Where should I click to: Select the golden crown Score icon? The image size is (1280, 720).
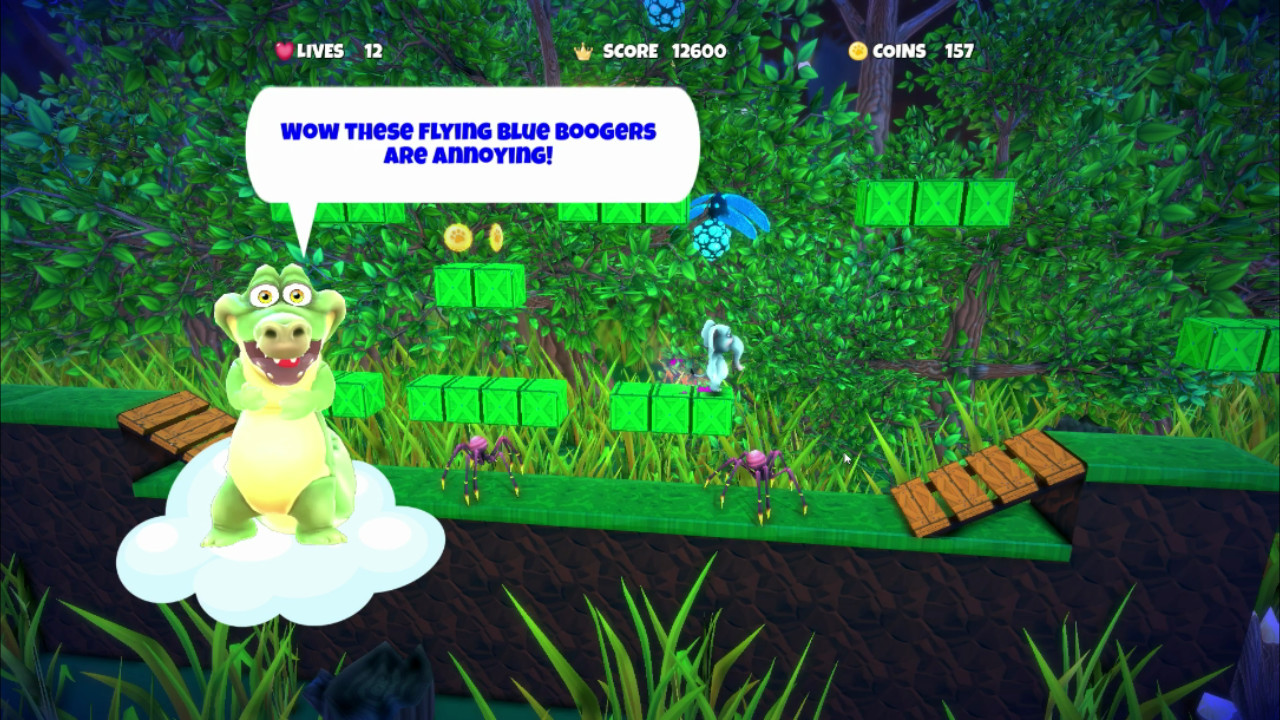[583, 50]
